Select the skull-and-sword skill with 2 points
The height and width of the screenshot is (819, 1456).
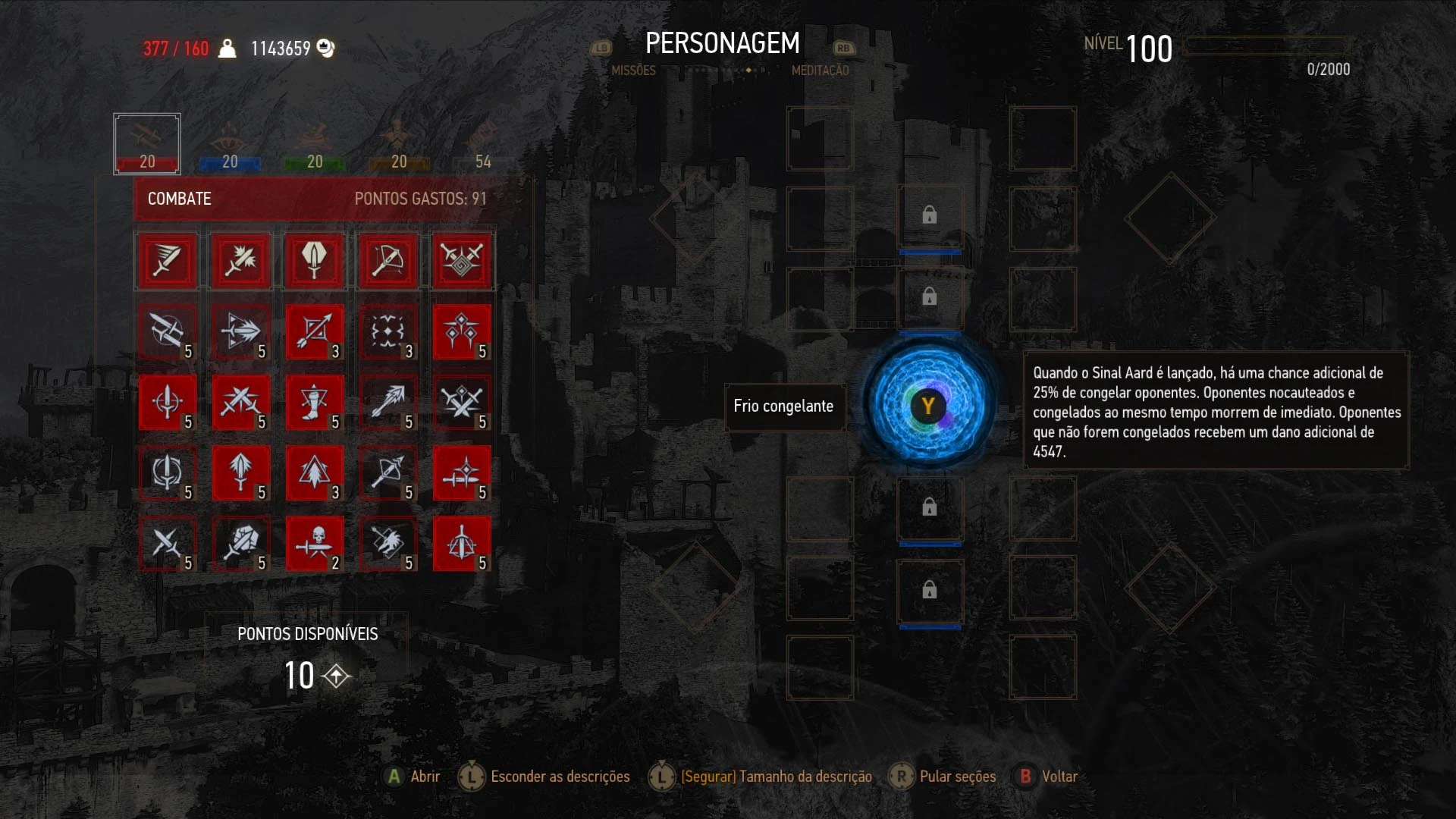(x=315, y=544)
